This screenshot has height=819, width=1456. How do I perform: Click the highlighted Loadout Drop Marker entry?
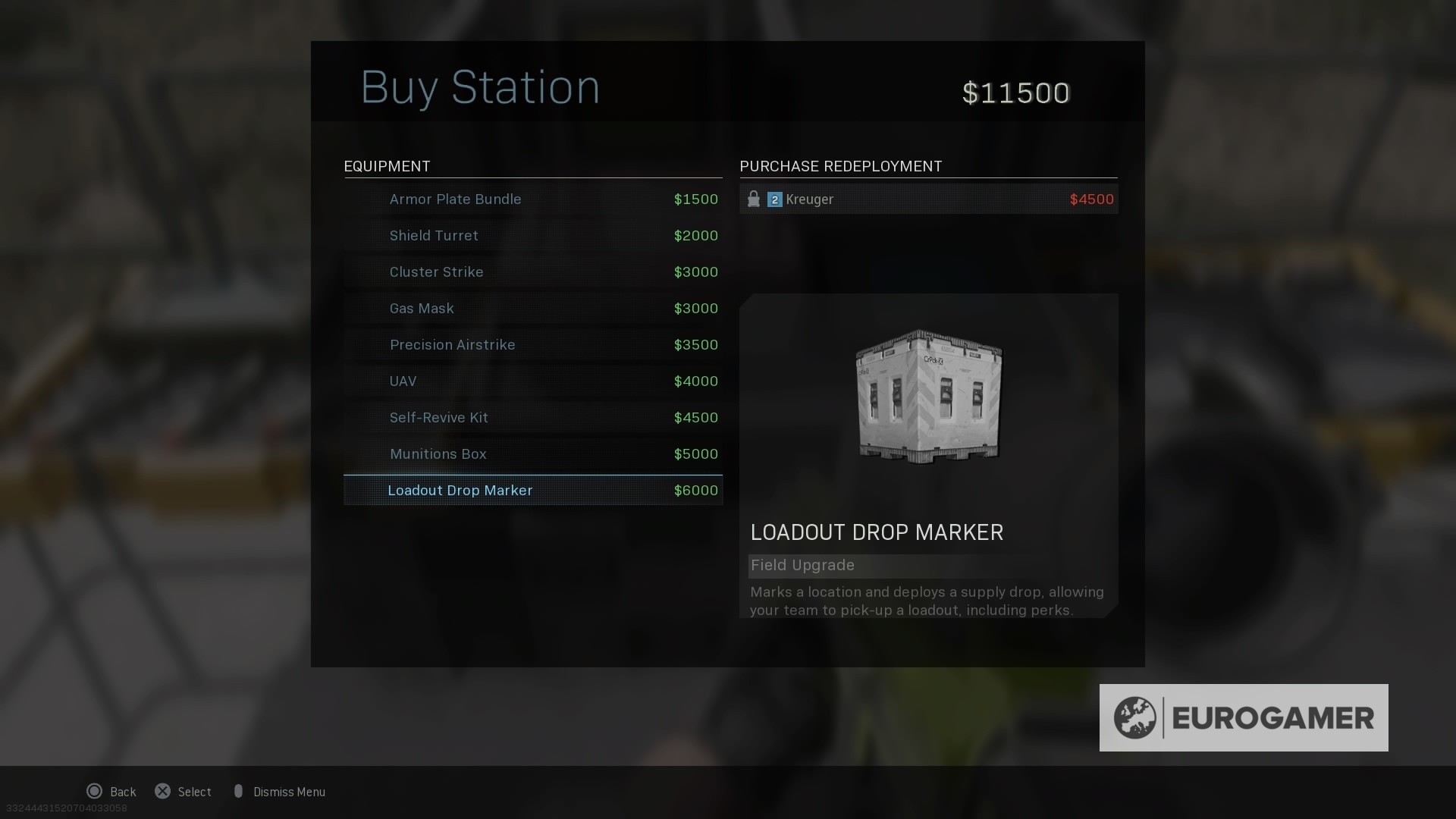click(x=531, y=490)
